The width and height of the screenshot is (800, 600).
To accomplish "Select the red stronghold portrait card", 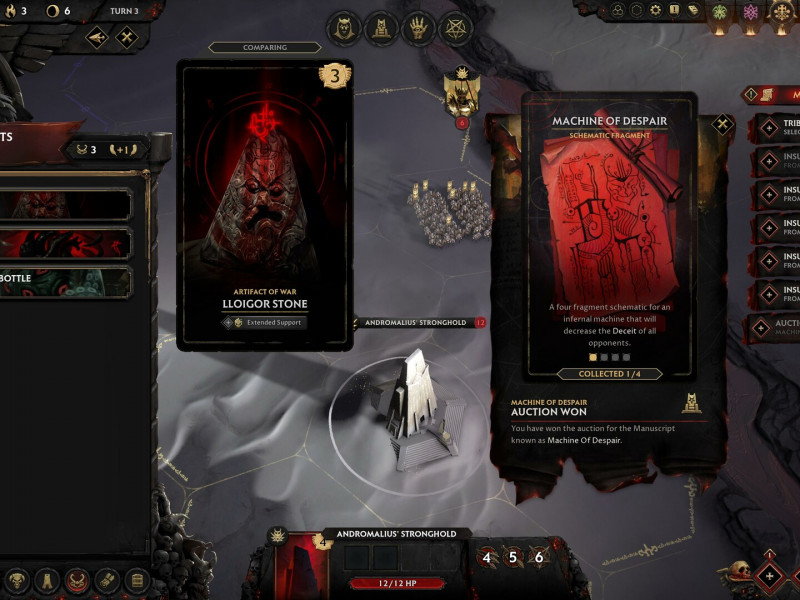I will (301, 566).
